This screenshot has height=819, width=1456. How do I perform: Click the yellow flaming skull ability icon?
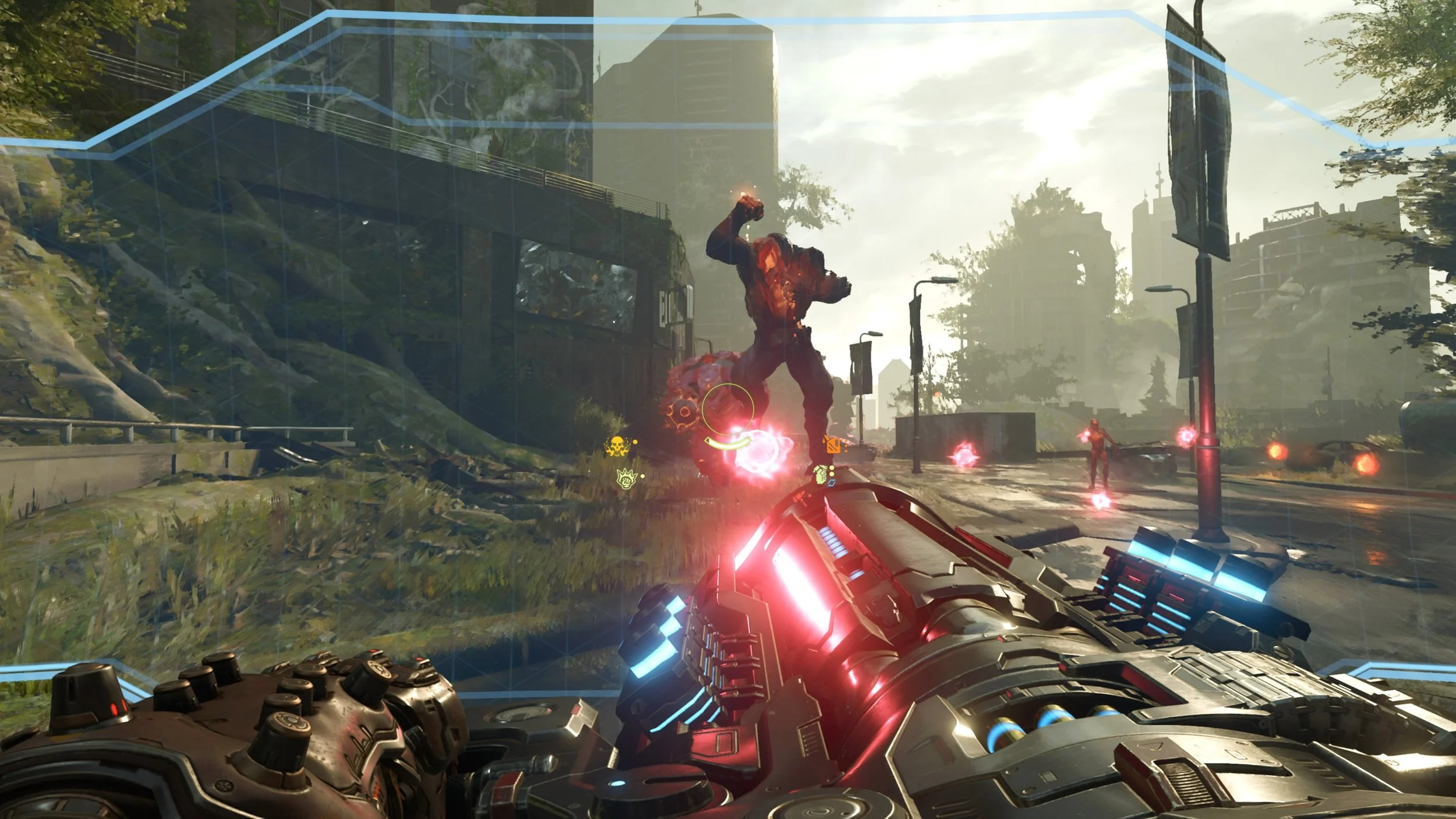pyautogui.click(x=616, y=446)
